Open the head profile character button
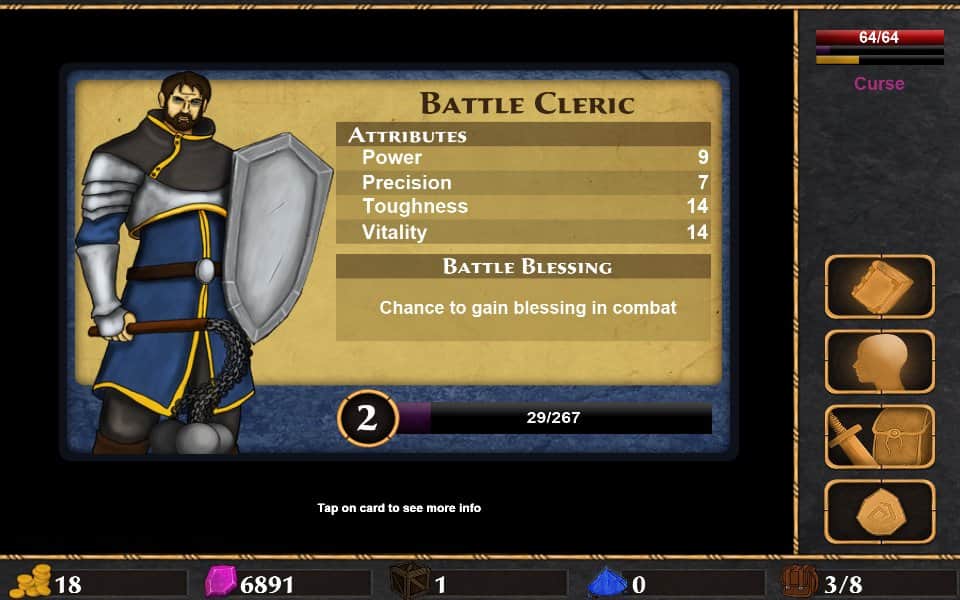Image resolution: width=960 pixels, height=600 pixels. click(879, 361)
